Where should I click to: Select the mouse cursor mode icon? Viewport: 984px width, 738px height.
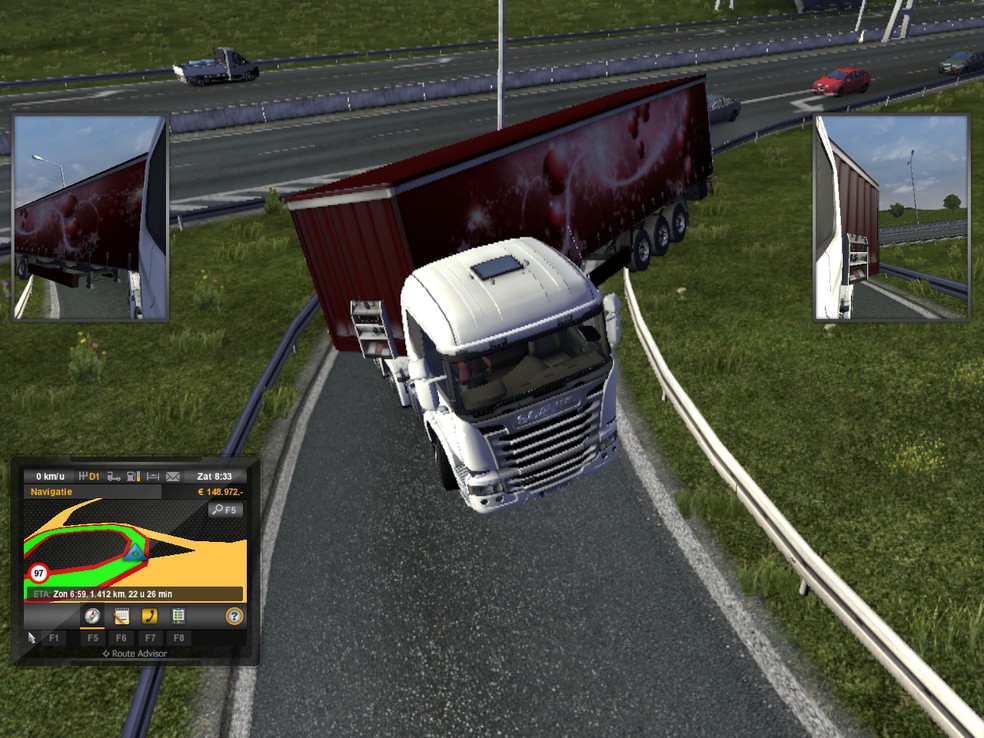31,637
